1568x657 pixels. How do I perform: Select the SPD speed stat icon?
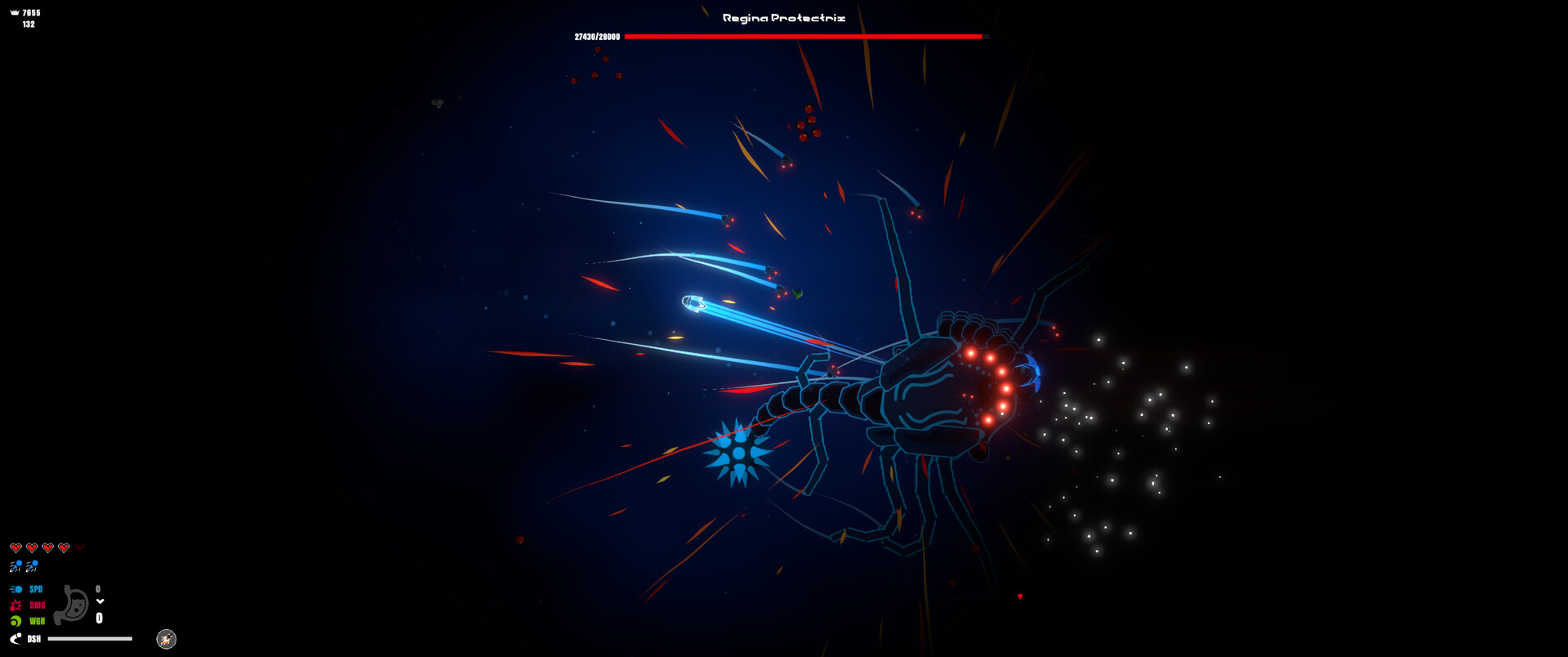coord(16,589)
